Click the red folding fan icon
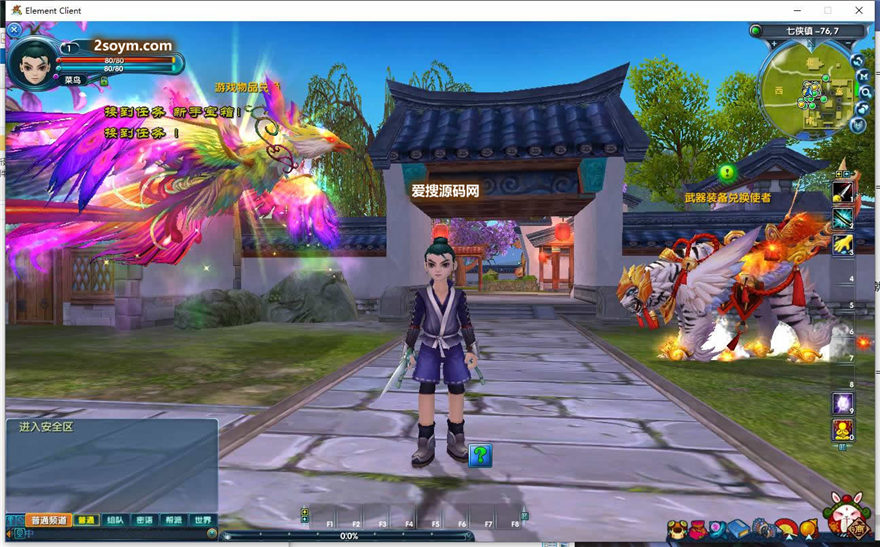The height and width of the screenshot is (547, 880). click(x=787, y=529)
